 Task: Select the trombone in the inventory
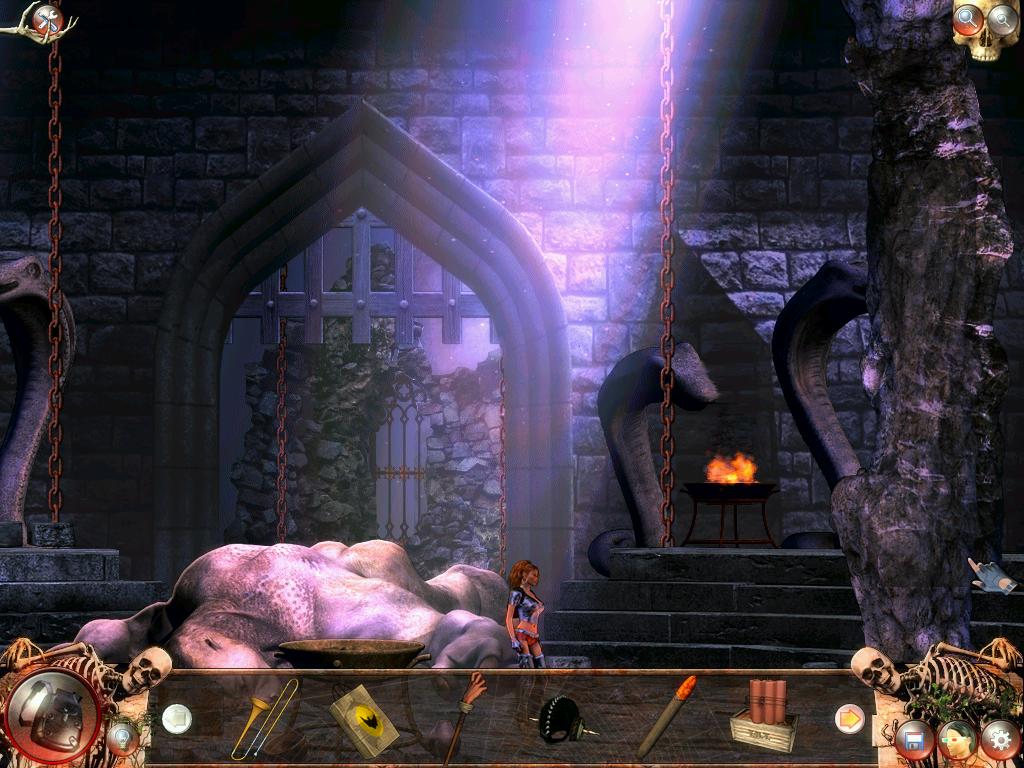[264, 720]
